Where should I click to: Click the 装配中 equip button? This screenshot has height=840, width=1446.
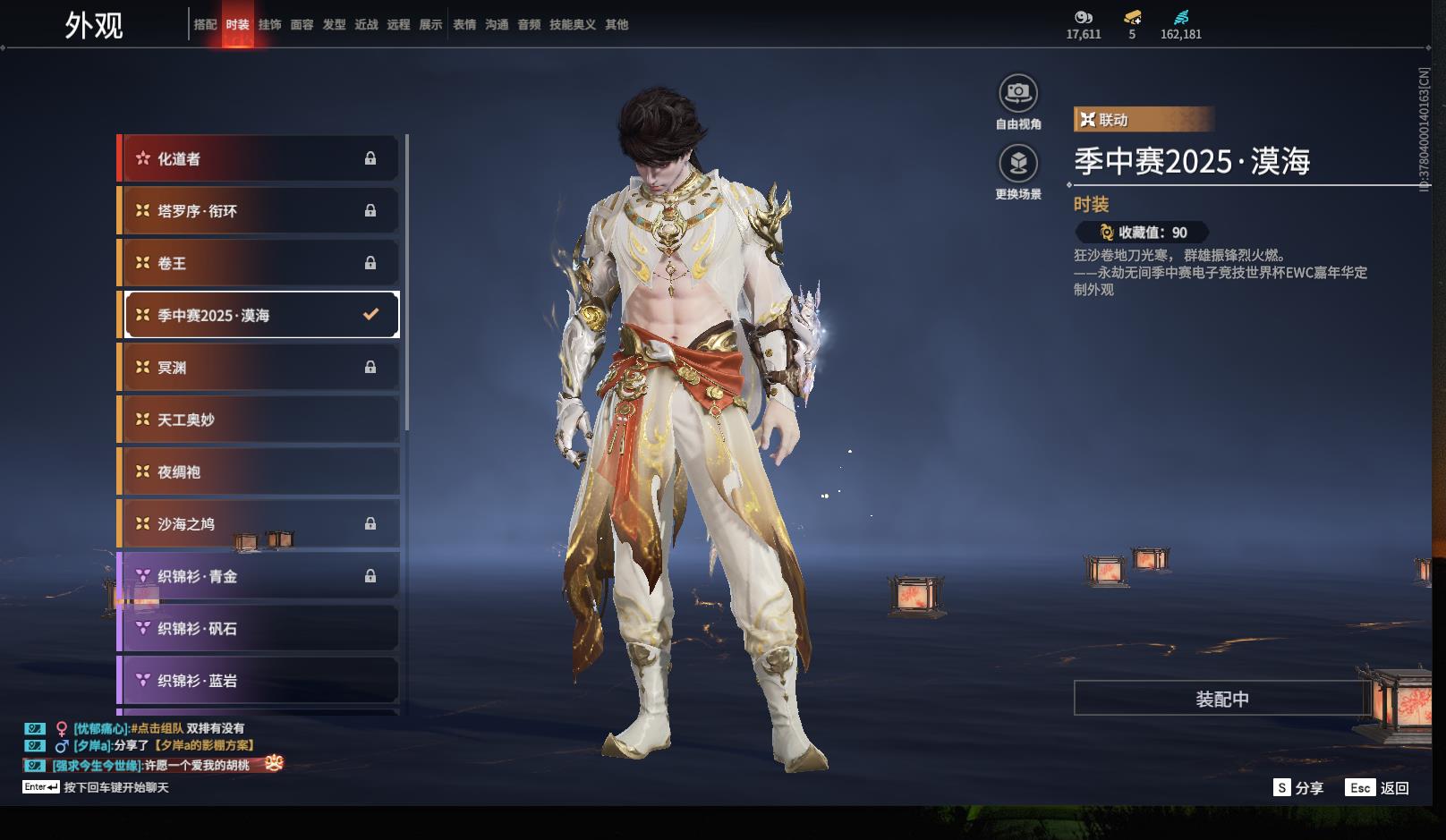tap(1221, 699)
